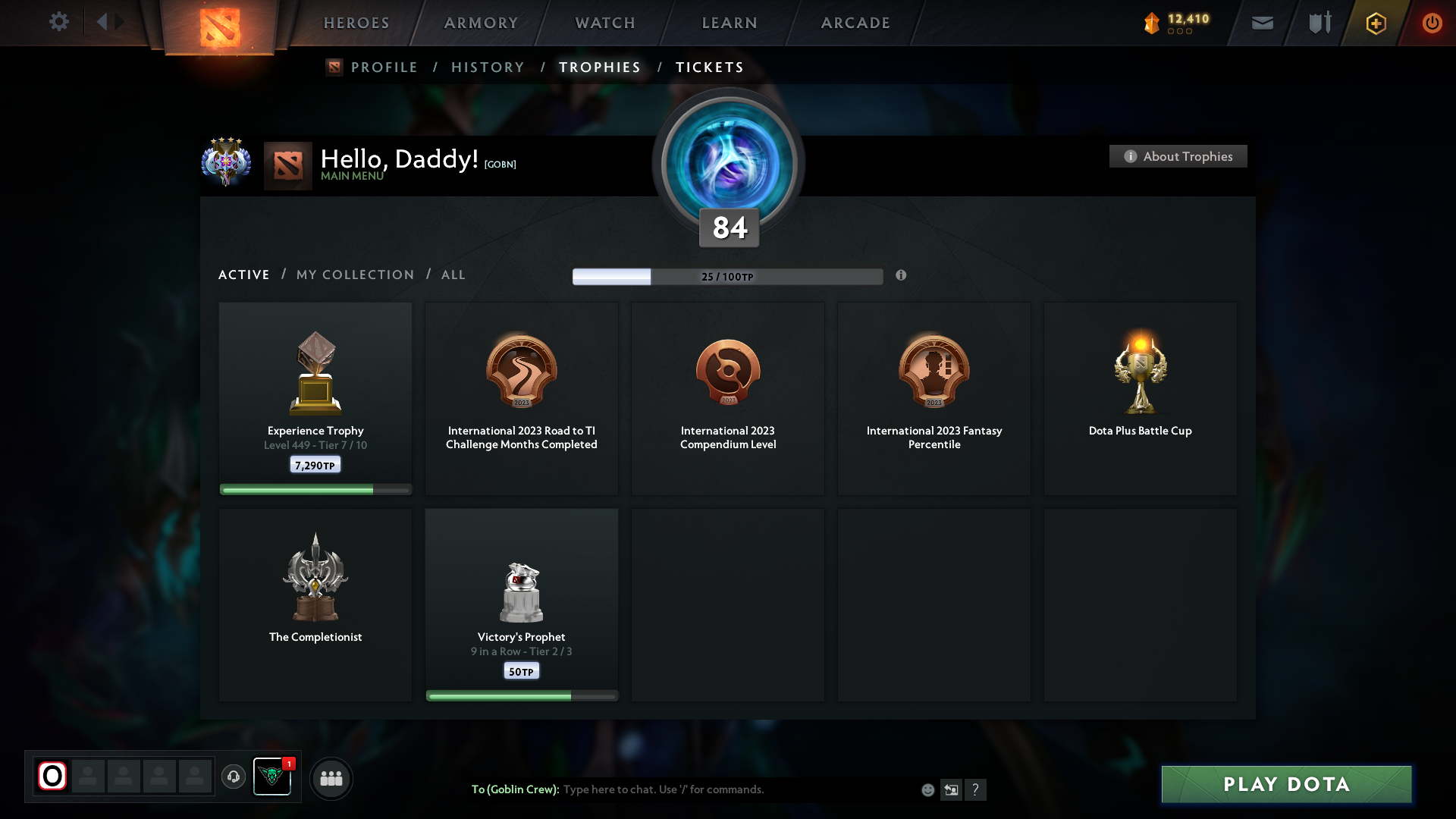Switch to the MY COLLECTION filter
Image resolution: width=1456 pixels, height=819 pixels.
point(354,275)
